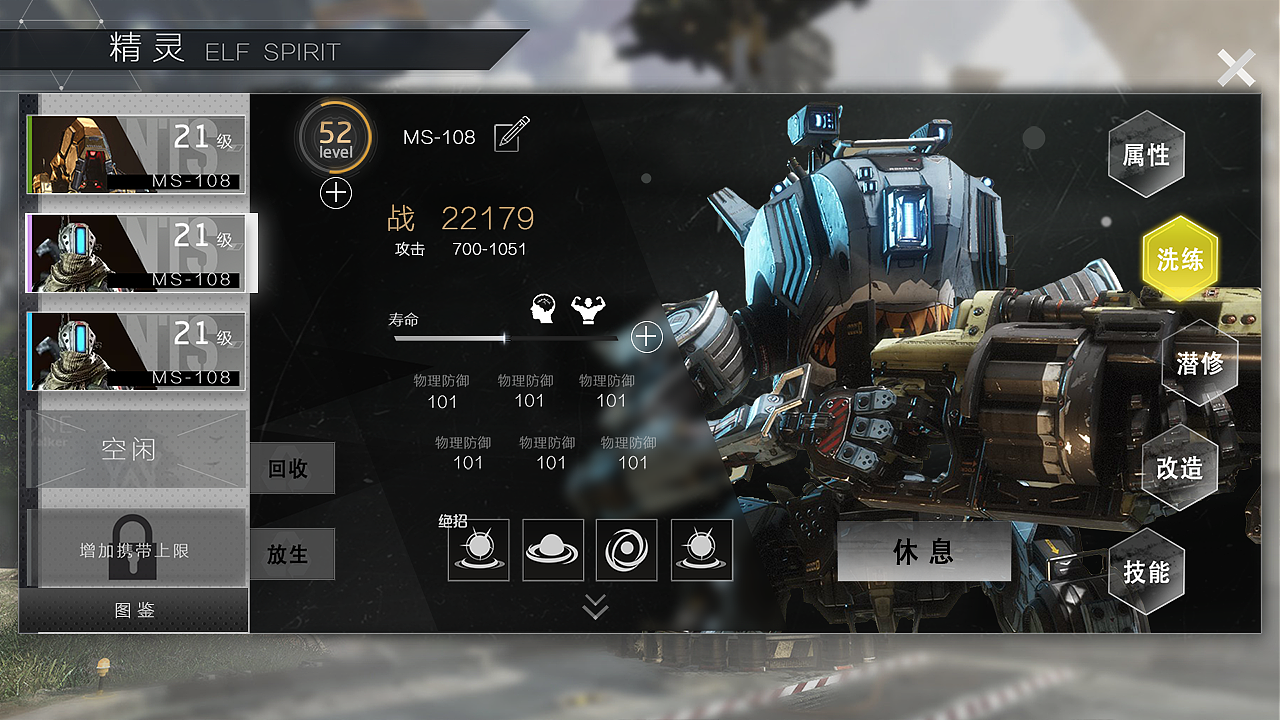Select the 空闲 idle slot
Image resolution: width=1280 pixels, height=720 pixels.
pyautogui.click(x=129, y=449)
